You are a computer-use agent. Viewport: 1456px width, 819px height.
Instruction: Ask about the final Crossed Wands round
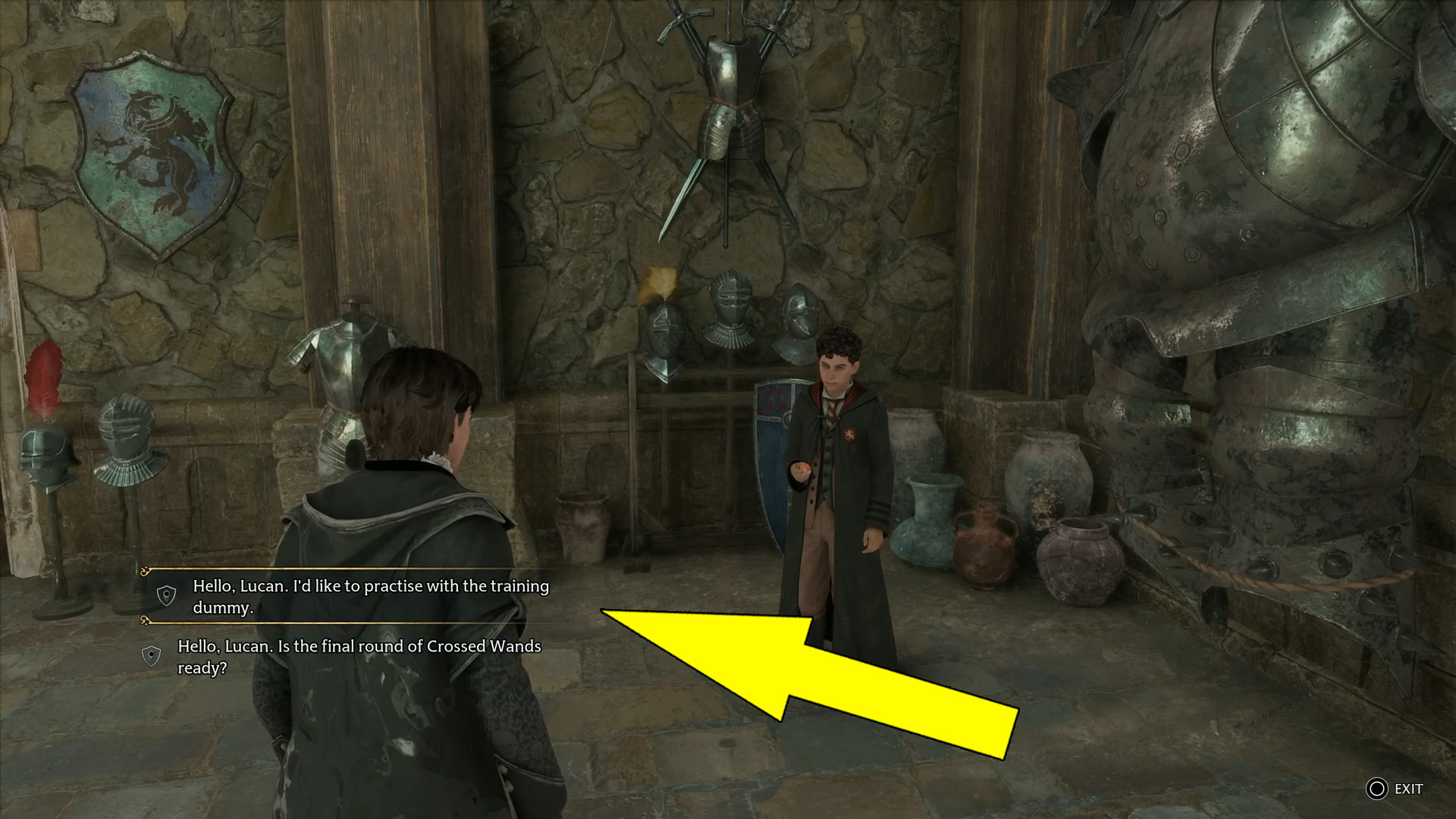coord(359,657)
